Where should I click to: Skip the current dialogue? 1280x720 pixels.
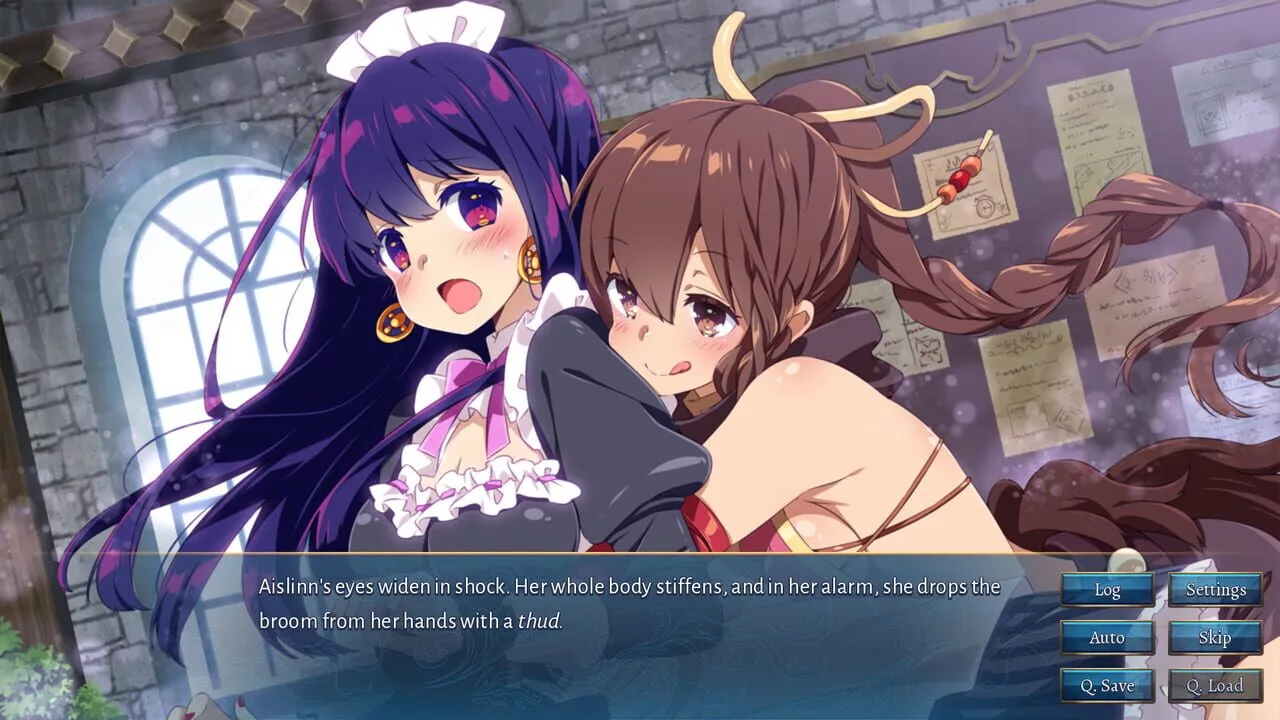(x=1215, y=637)
